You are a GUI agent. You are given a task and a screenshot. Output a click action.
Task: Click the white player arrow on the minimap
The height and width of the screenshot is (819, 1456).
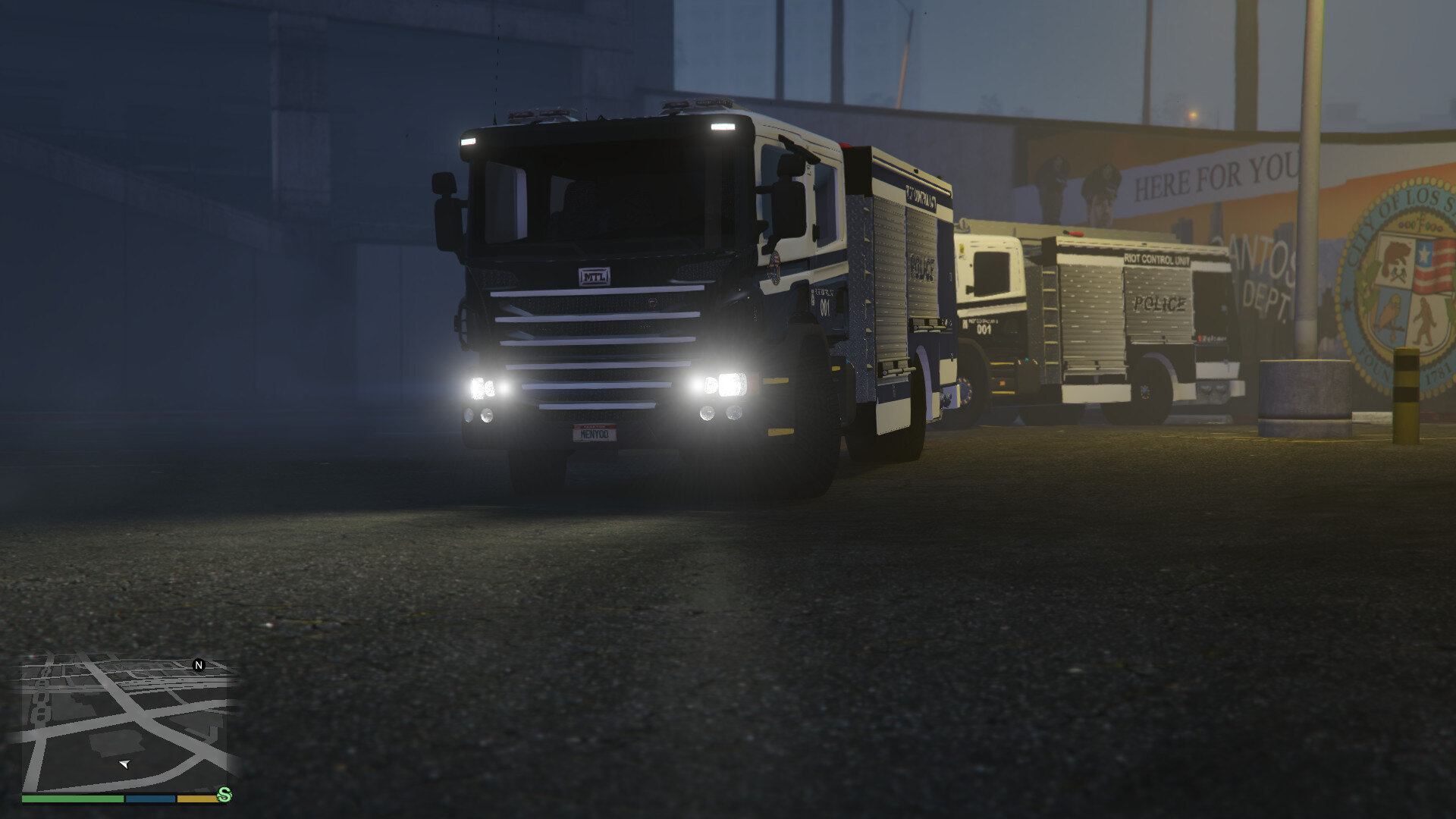(x=123, y=764)
